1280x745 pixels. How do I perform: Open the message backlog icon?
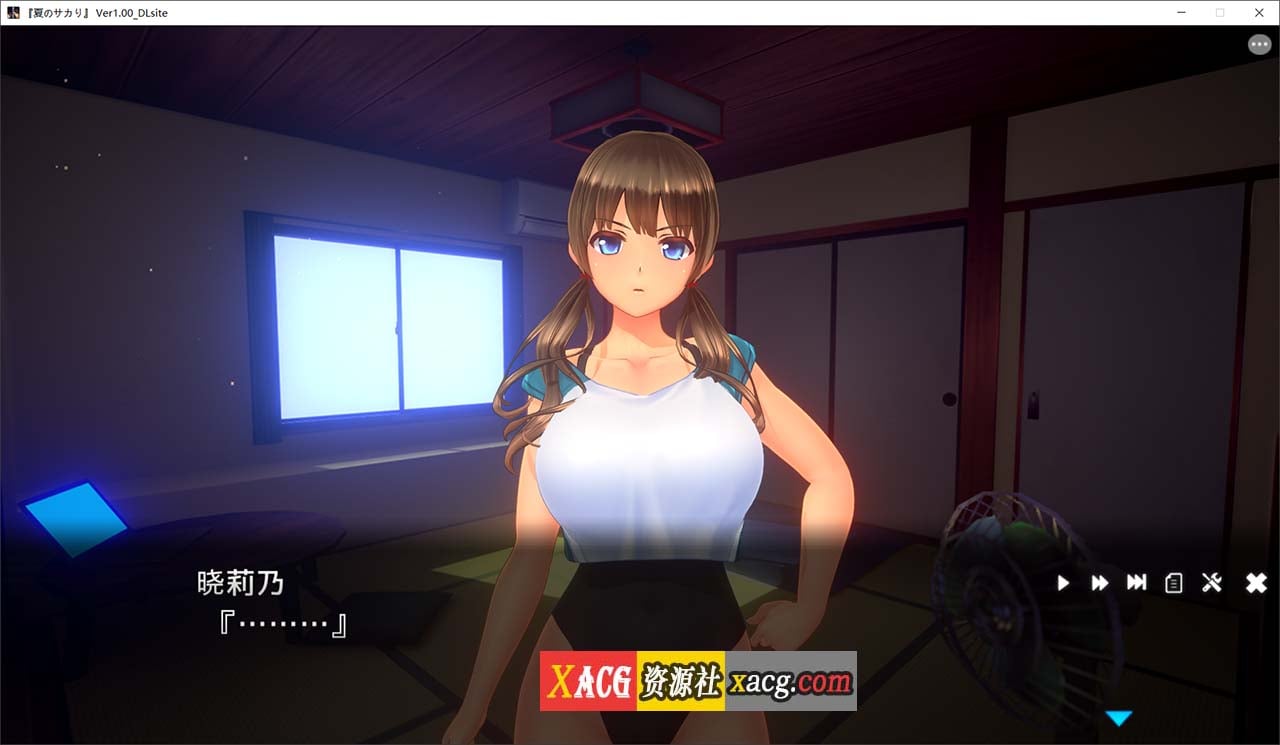[x=1174, y=583]
